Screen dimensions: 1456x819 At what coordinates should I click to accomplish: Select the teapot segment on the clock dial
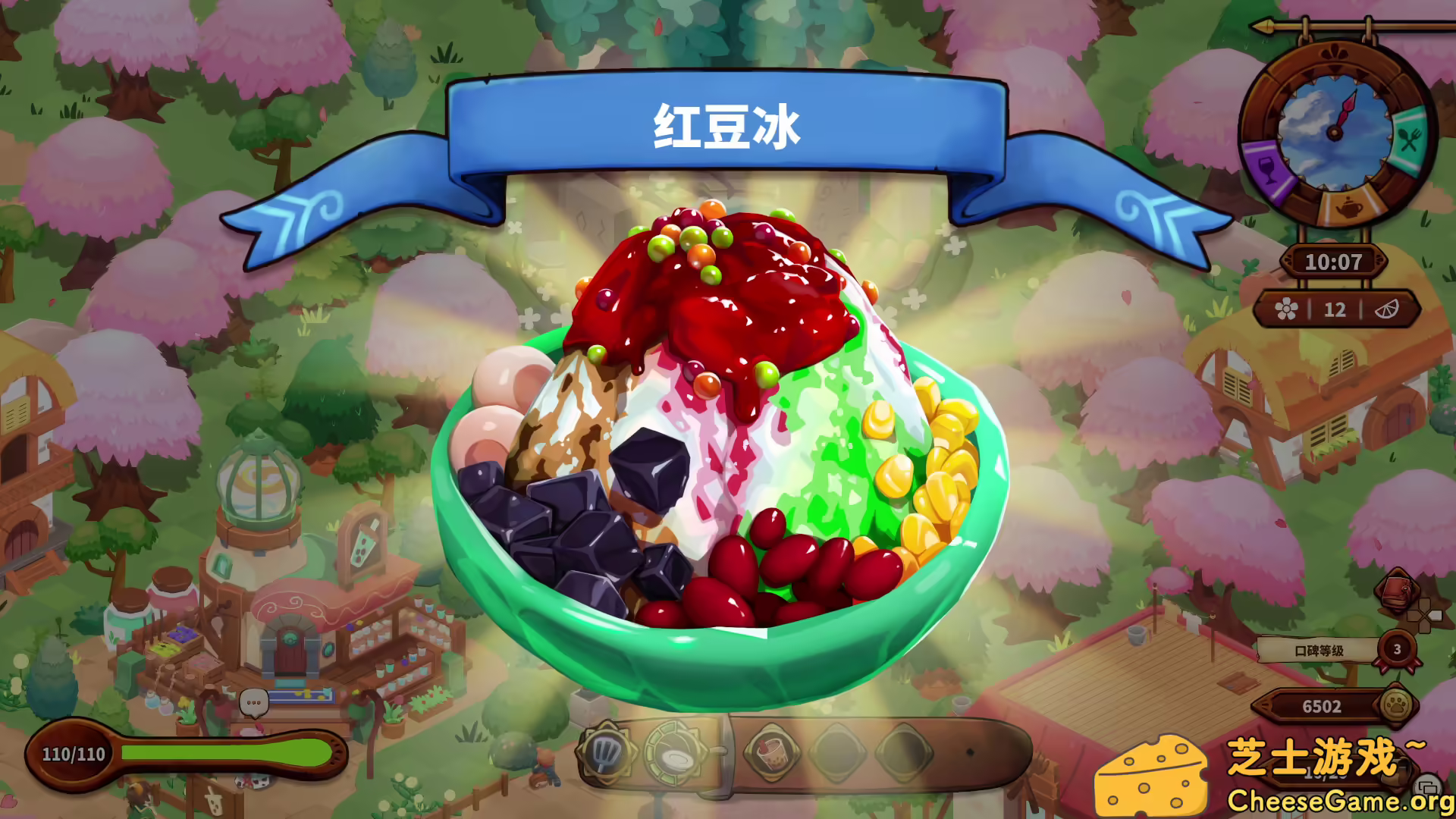coord(1350,208)
